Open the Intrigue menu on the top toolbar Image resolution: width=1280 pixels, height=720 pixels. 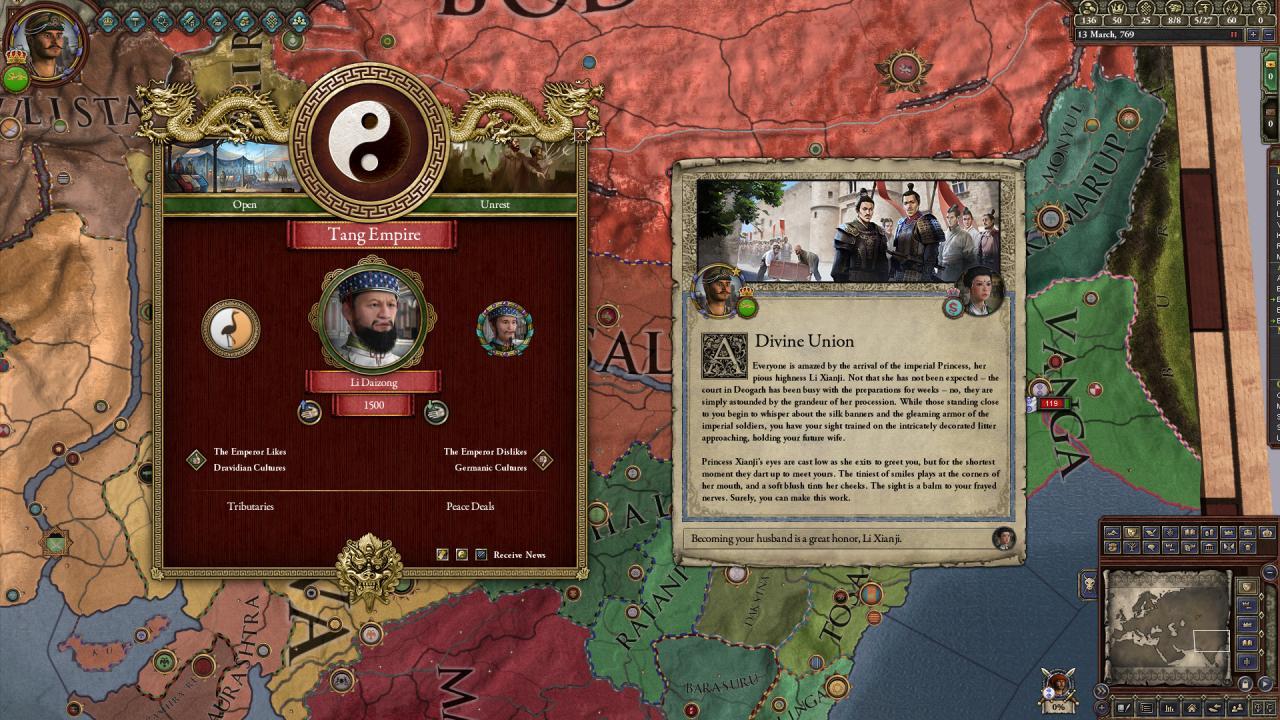click(164, 20)
